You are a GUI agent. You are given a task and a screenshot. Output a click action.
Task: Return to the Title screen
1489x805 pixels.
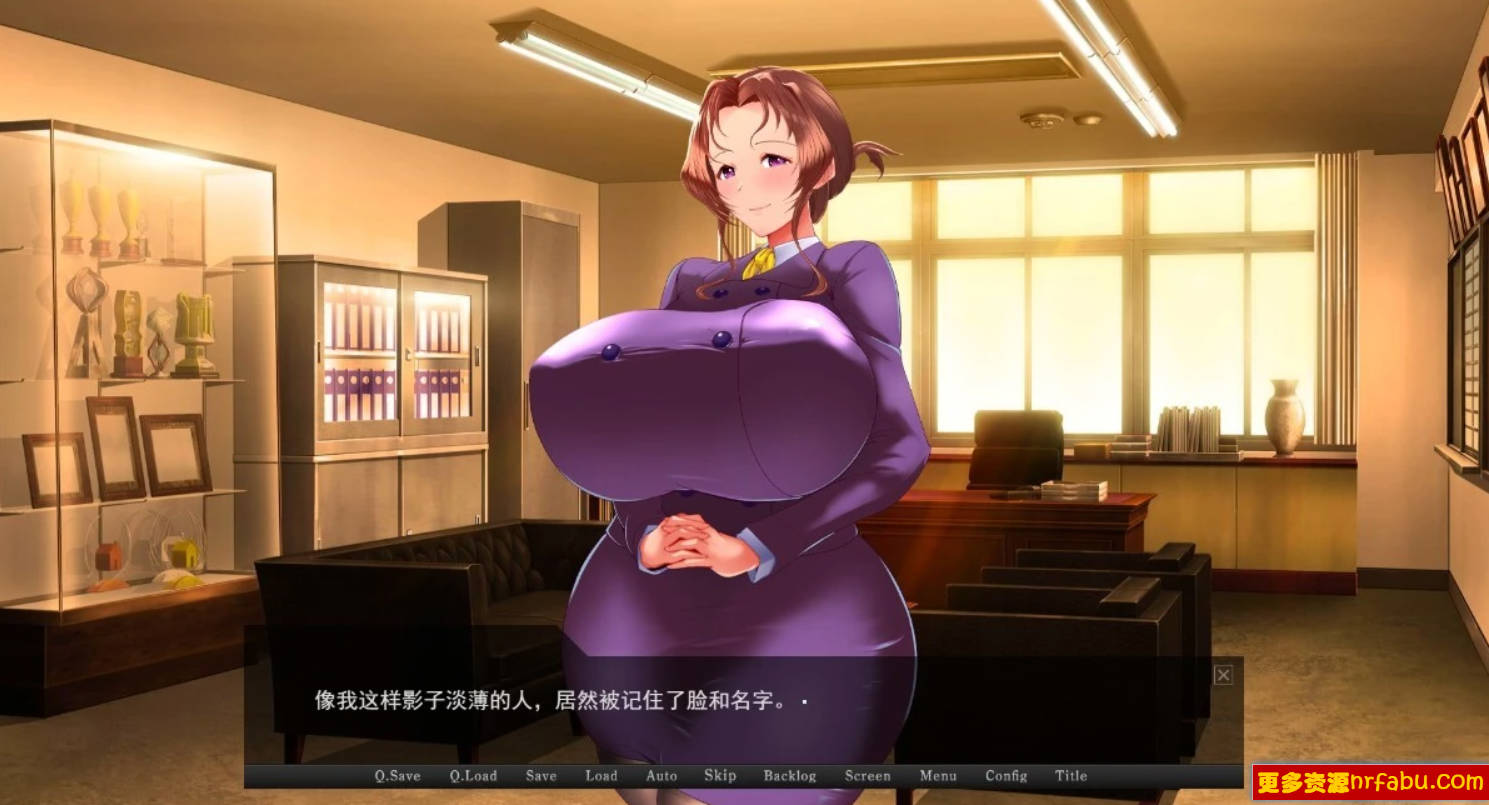pyautogui.click(x=1071, y=775)
